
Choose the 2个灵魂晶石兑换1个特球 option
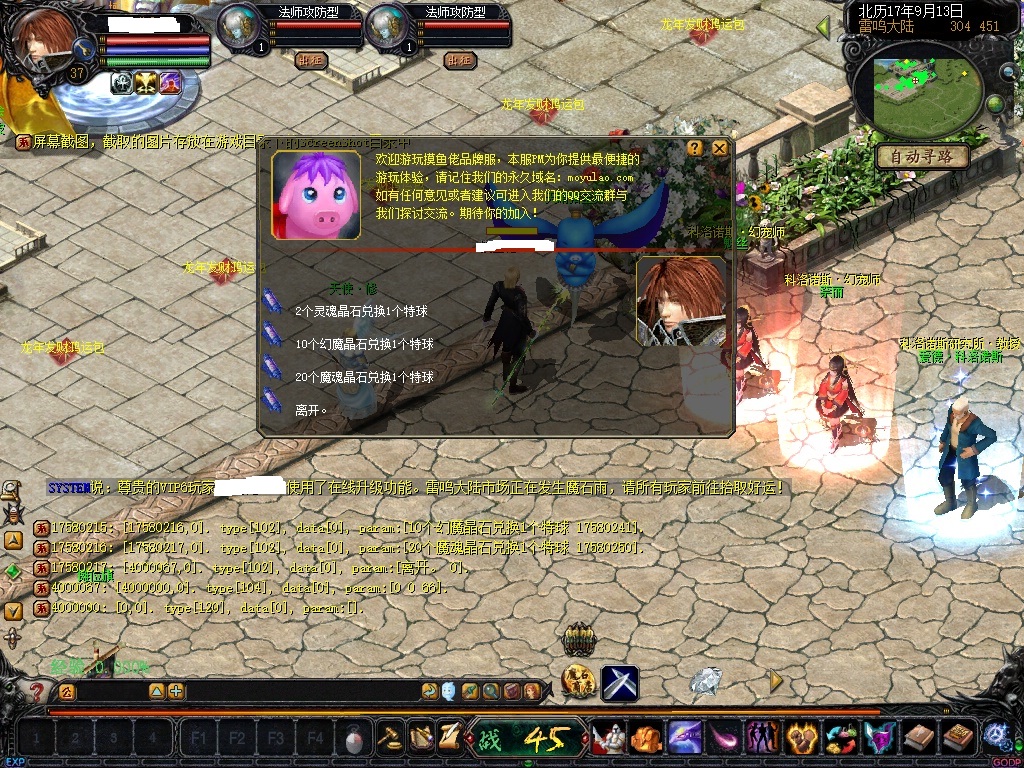click(361, 312)
